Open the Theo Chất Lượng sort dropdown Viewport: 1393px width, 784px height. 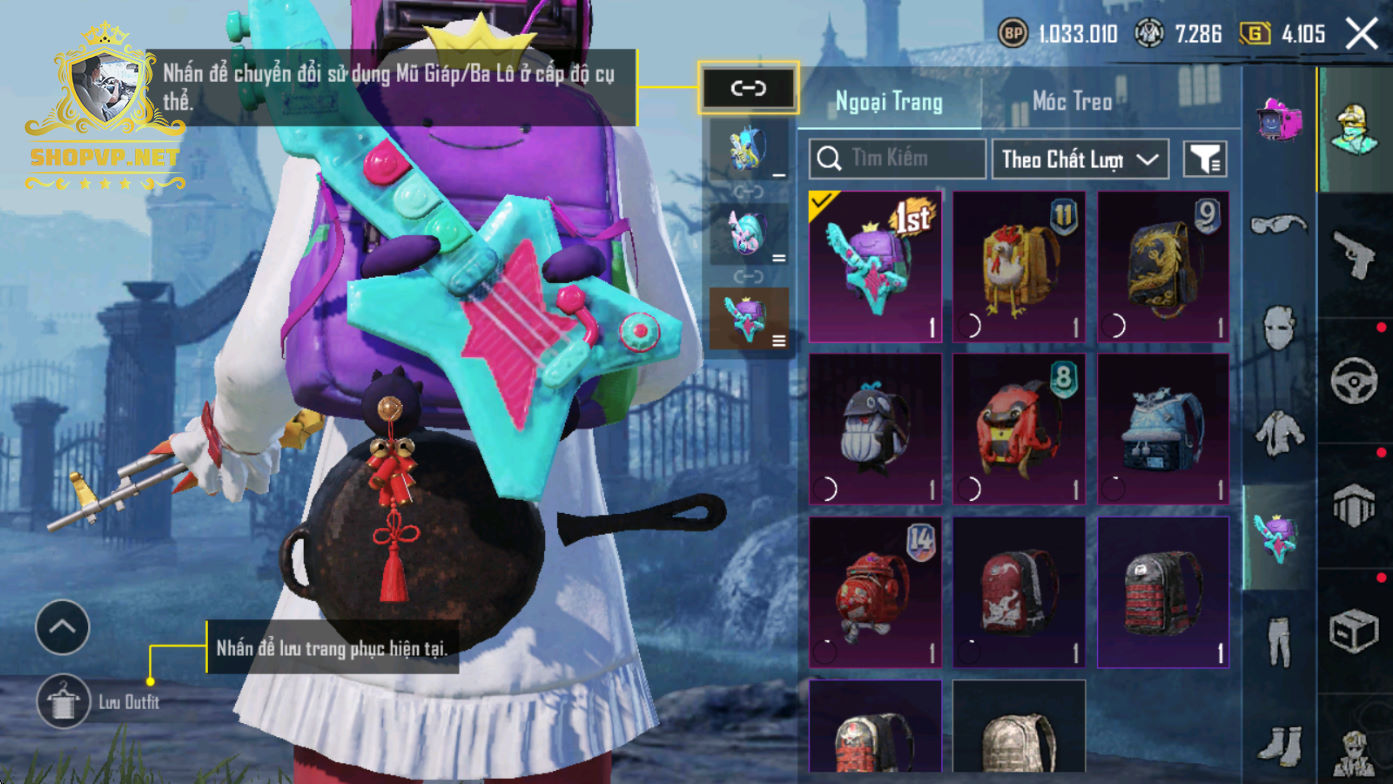(x=1080, y=159)
